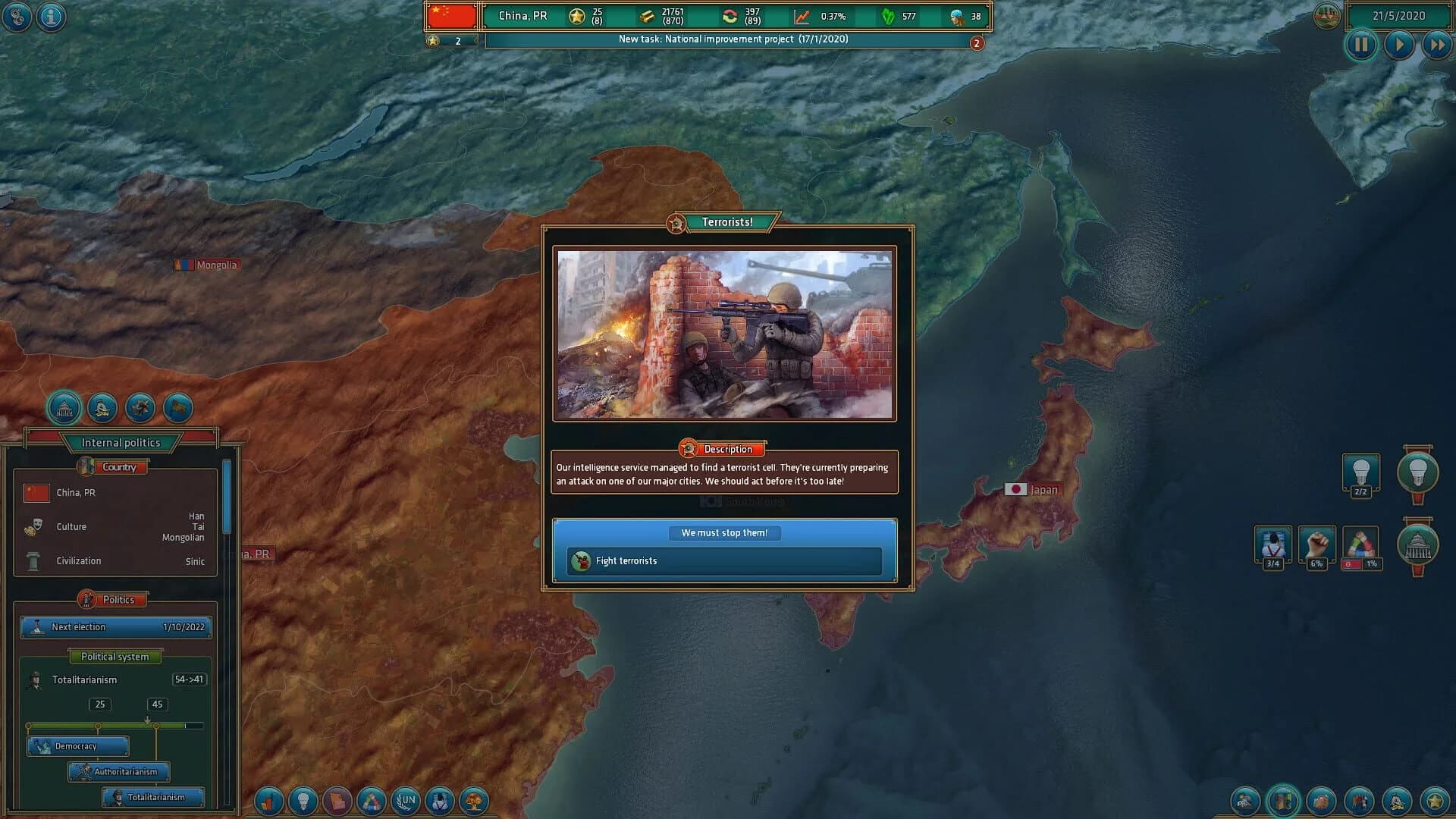Viewport: 1456px width, 819px height.
Task: Open the New task National improvement project notification
Action: click(x=730, y=38)
